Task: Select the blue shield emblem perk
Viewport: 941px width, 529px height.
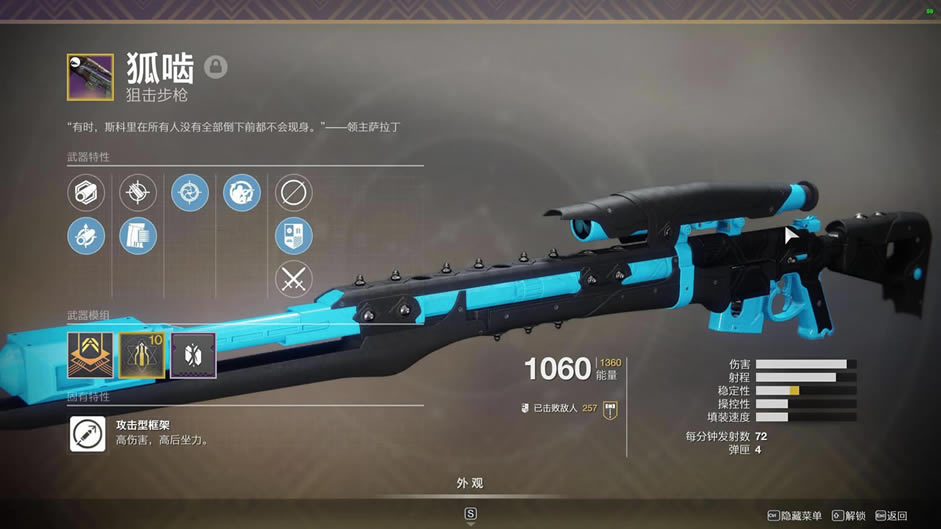Action: pos(293,236)
